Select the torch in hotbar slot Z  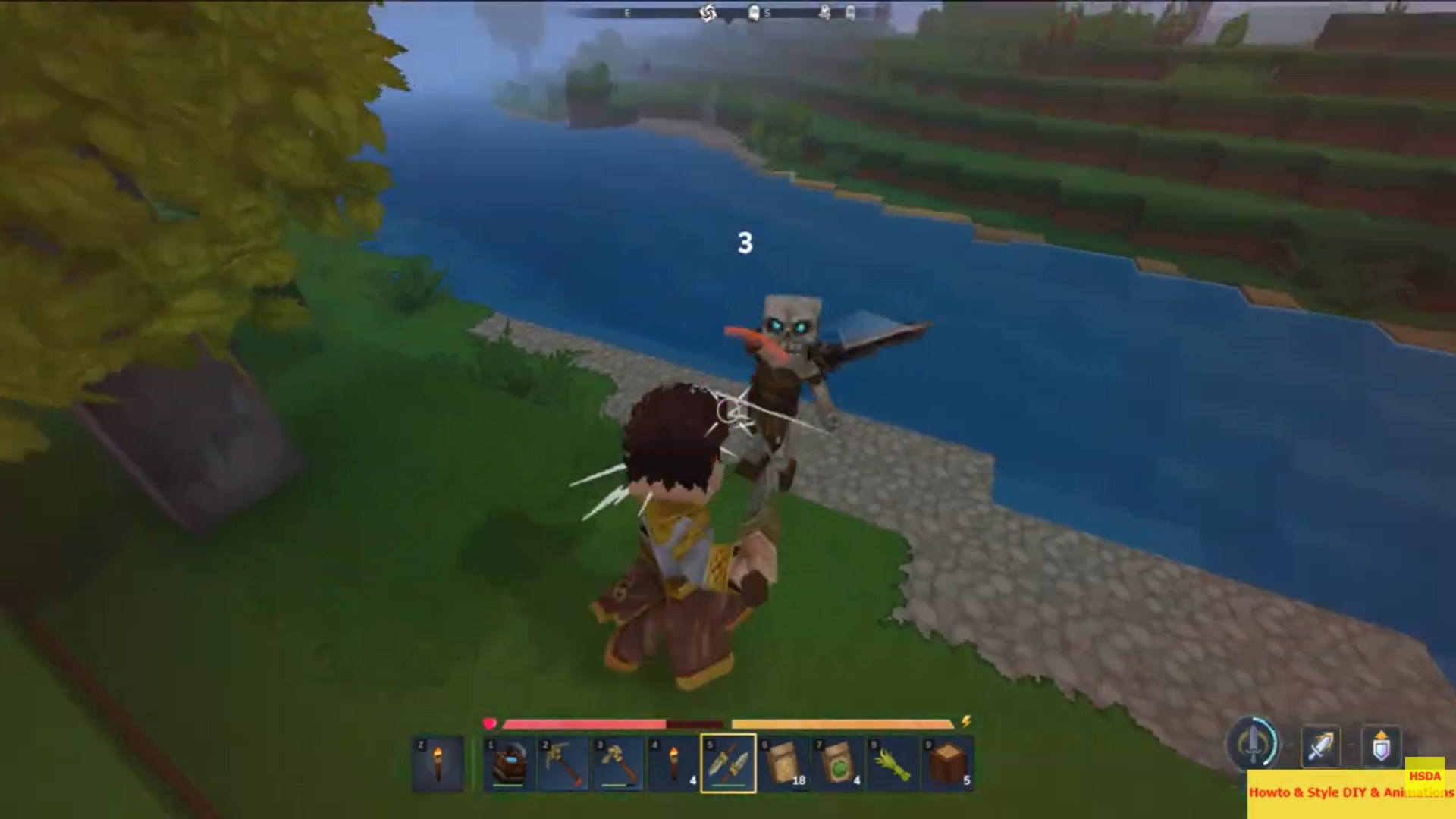click(x=438, y=762)
